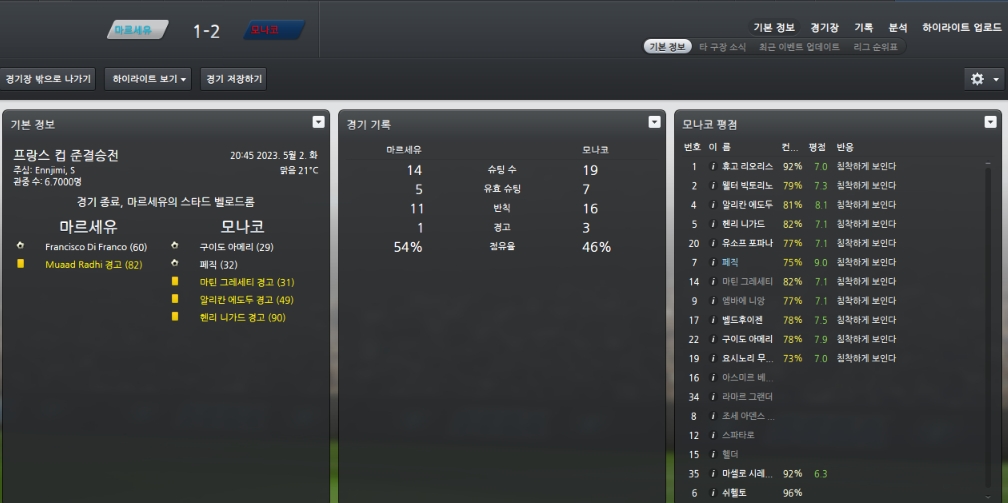Select 알리칸 에도두 in the ratings list
1008x503 pixels.
(746, 205)
